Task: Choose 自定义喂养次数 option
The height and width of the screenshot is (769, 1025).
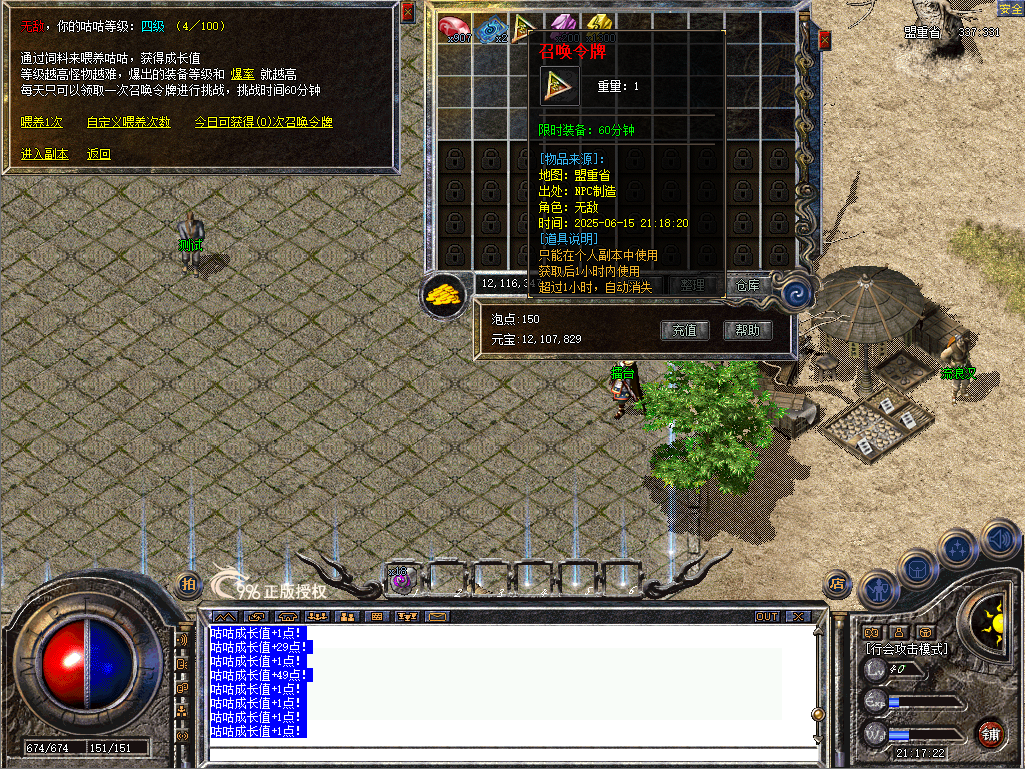Action: coord(128,122)
